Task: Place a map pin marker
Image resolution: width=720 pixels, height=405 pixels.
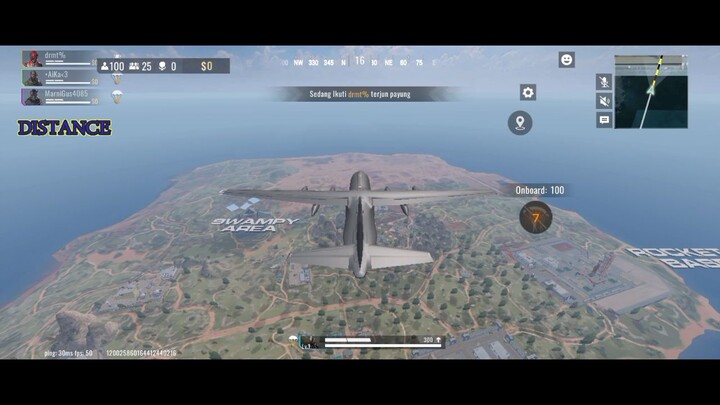Action: (519, 123)
